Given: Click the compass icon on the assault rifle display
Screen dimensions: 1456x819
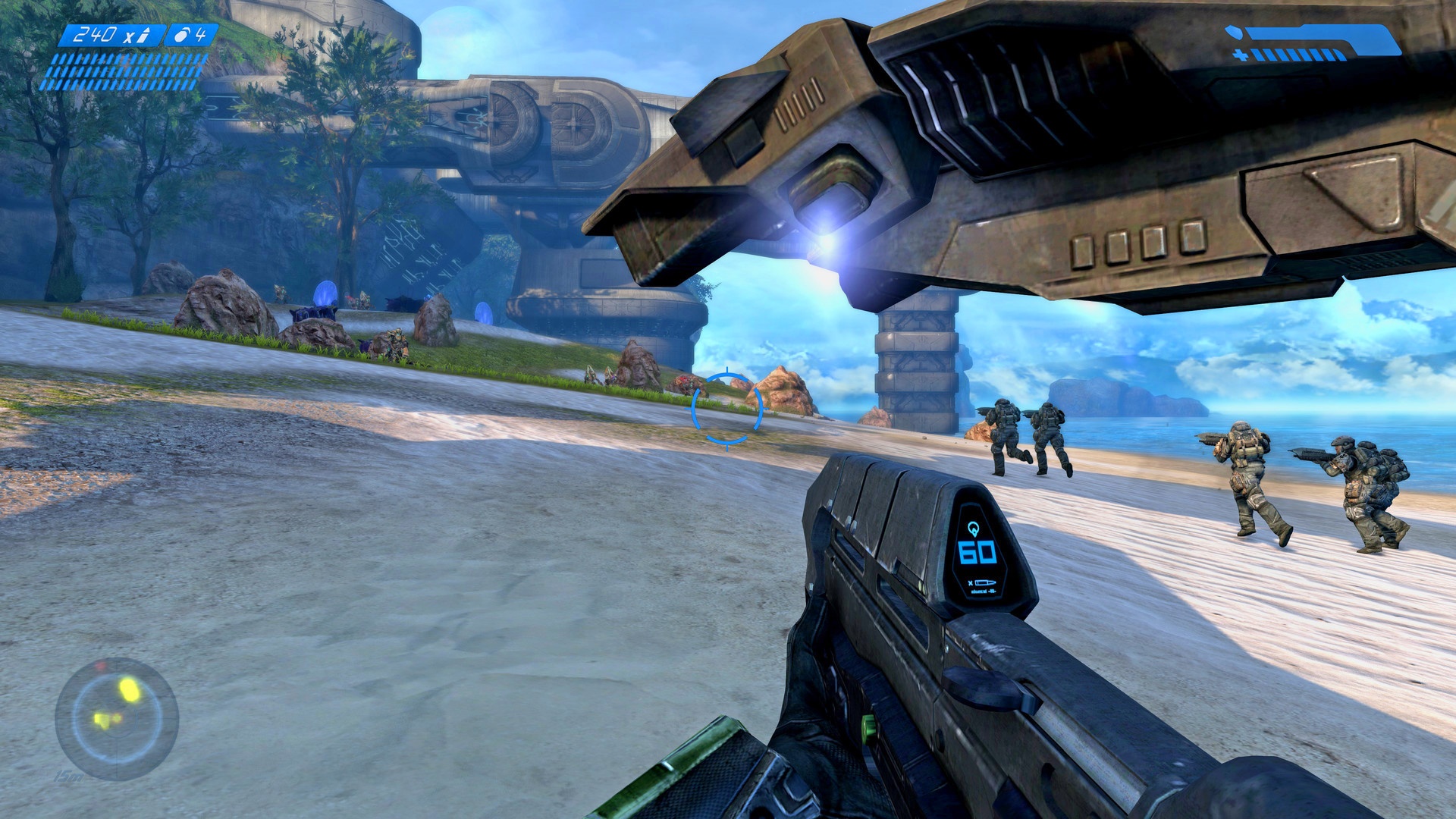Looking at the screenshot, I should pyautogui.click(x=974, y=529).
